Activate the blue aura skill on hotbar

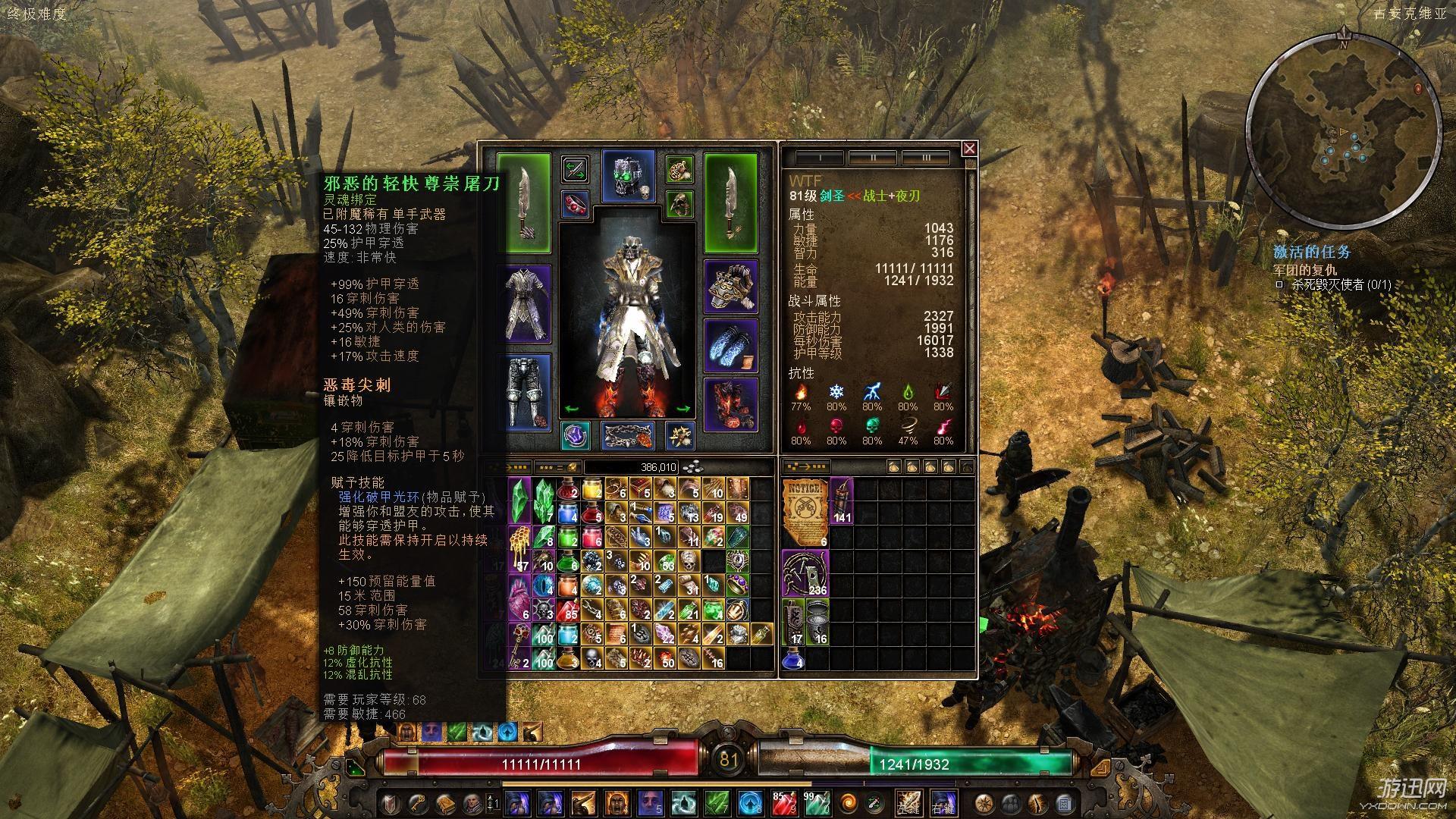pos(749,802)
